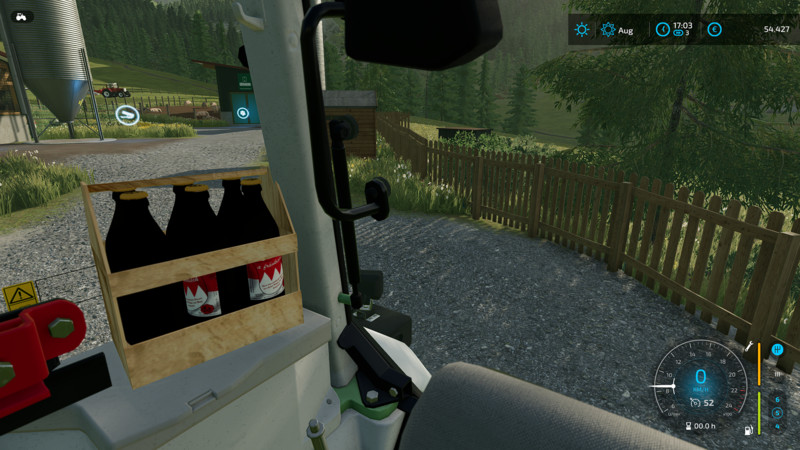Click the tractor vehicle indicator icon
Screen dimensions: 800x450
coord(22,16)
